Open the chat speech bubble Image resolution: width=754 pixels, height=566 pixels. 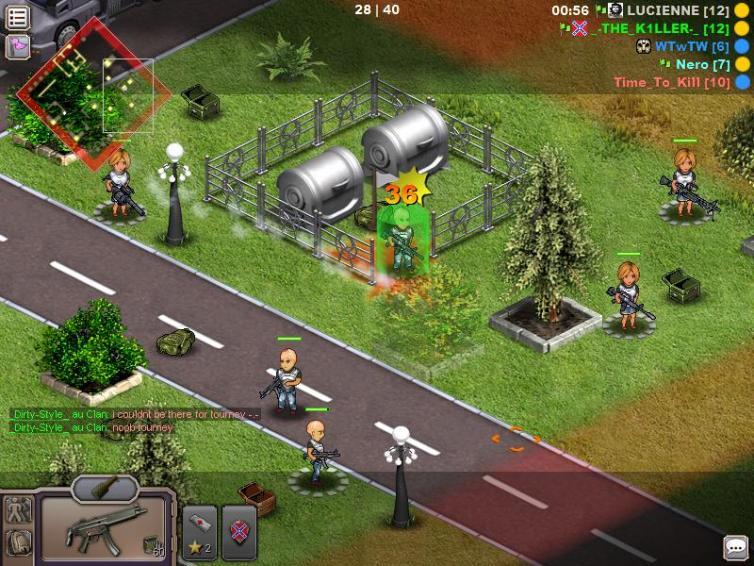(736, 548)
